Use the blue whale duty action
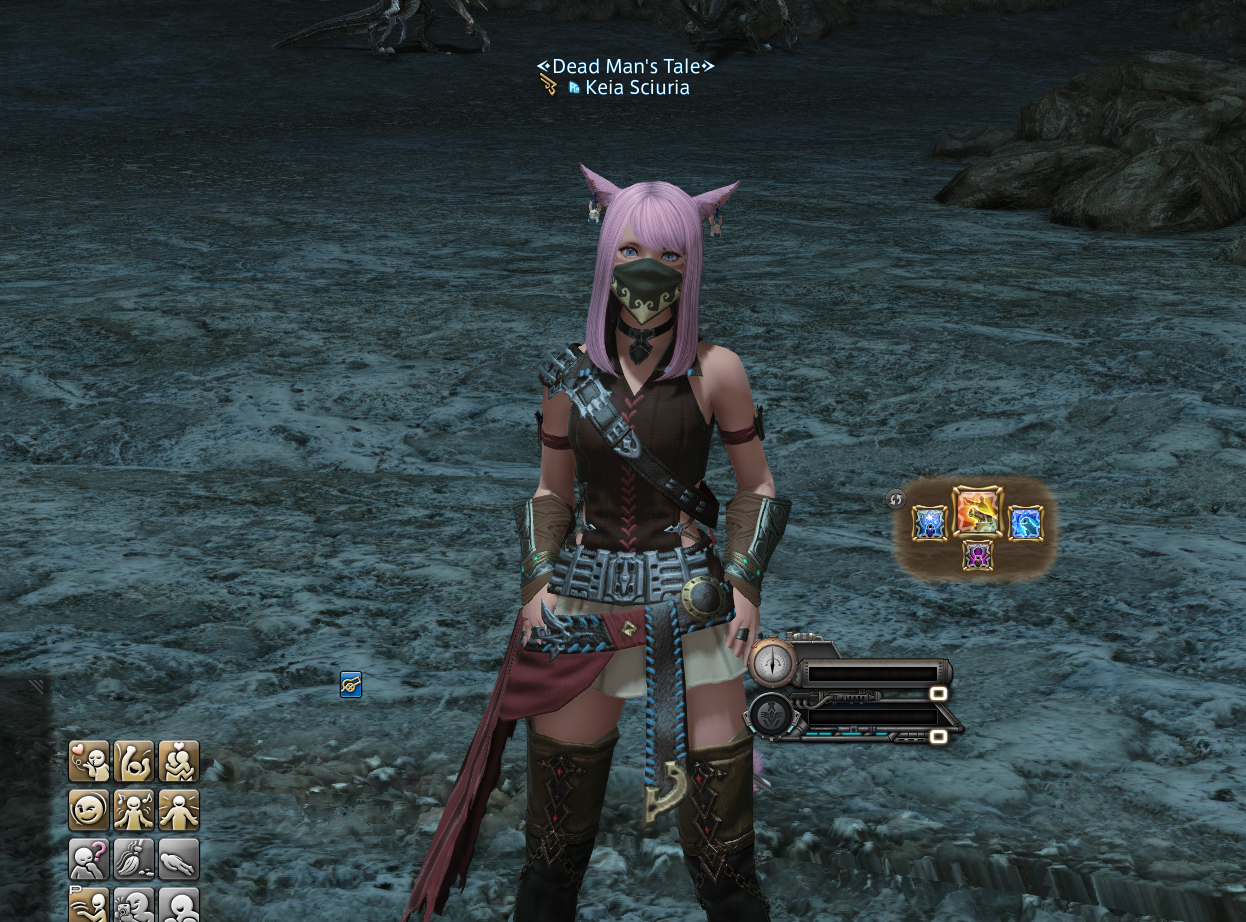Image resolution: width=1246 pixels, height=922 pixels. click(1025, 523)
